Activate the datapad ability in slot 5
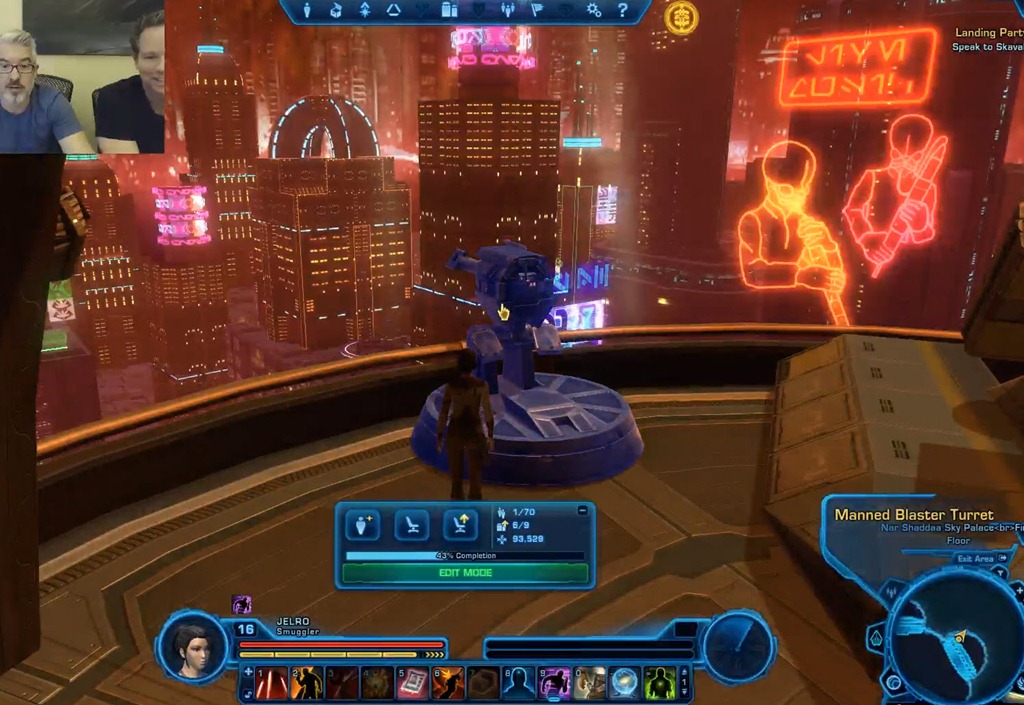 click(413, 683)
